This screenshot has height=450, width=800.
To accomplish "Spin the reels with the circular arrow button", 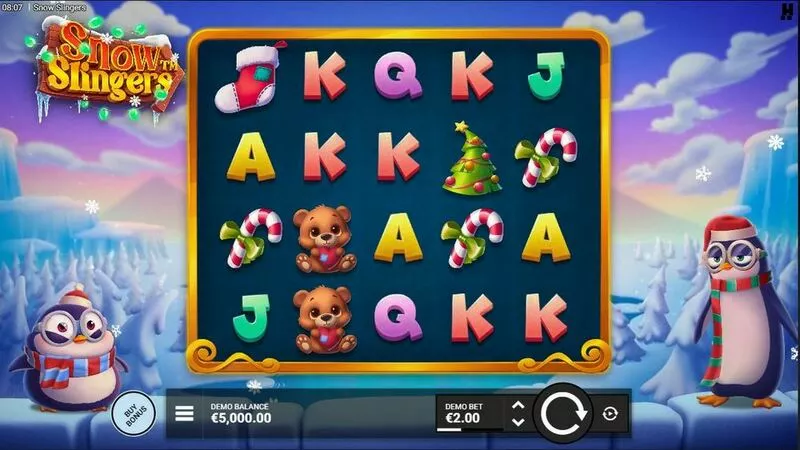I will [565, 413].
